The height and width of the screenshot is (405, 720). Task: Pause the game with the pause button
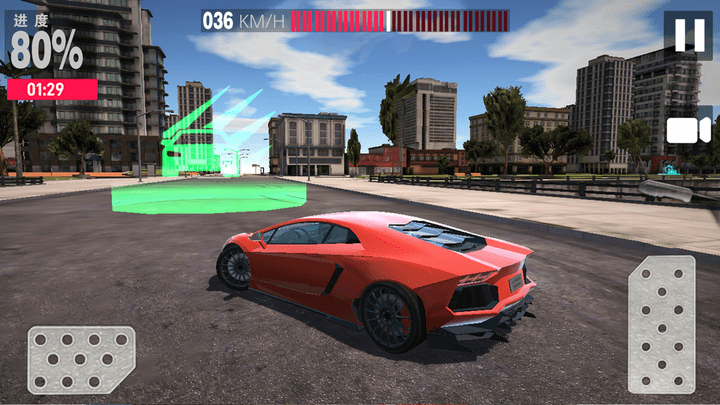click(x=688, y=36)
